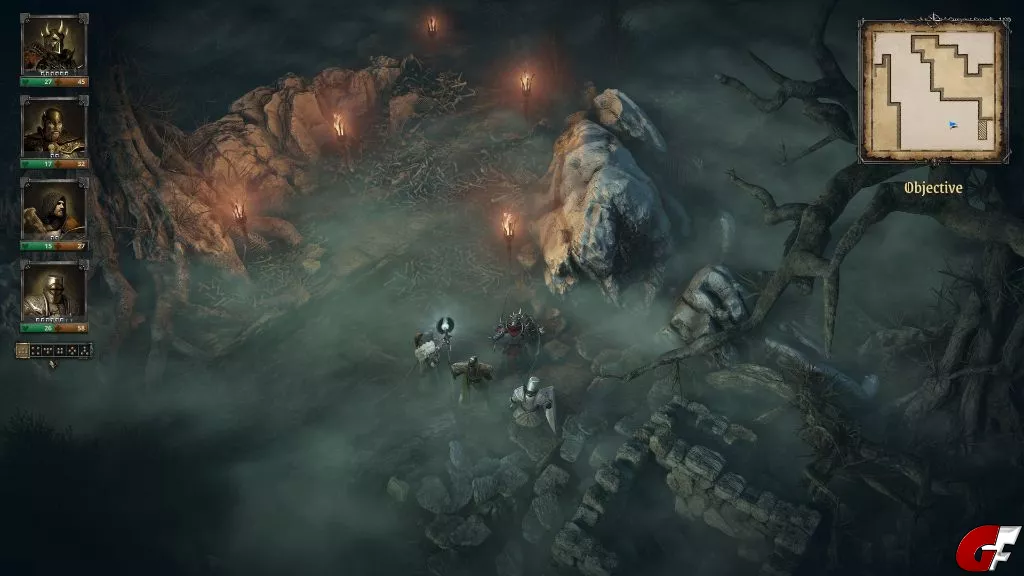Screen dimensions: 1024x576
Task: Select the hooded bearded hero portrait
Action: [x=54, y=209]
